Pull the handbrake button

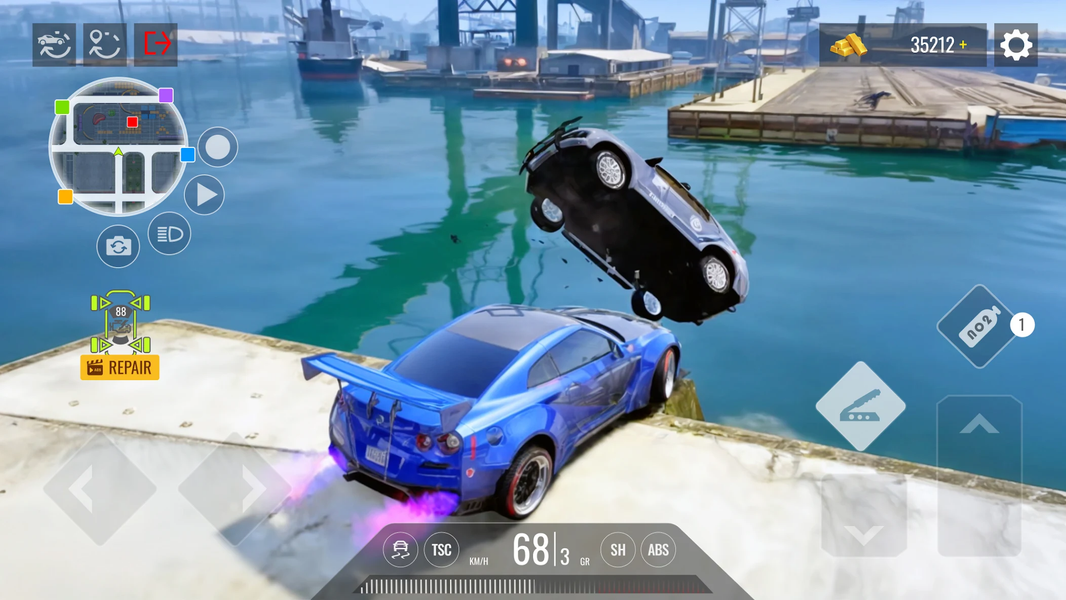click(x=860, y=406)
